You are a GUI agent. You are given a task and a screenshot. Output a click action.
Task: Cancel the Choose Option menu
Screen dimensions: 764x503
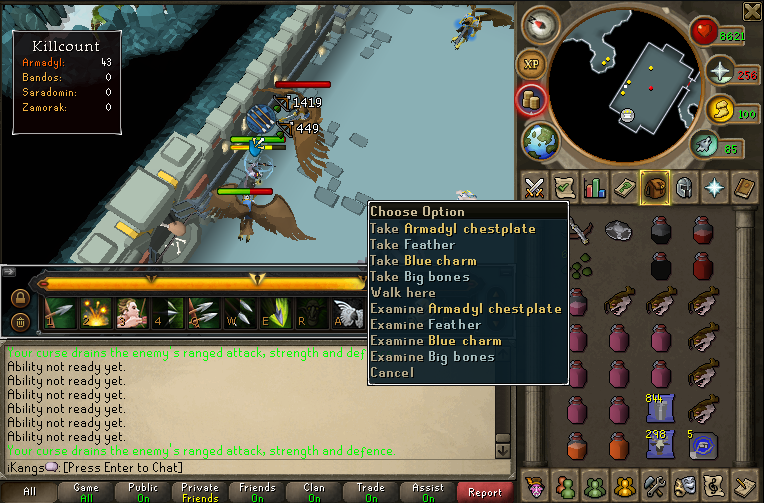tap(391, 373)
